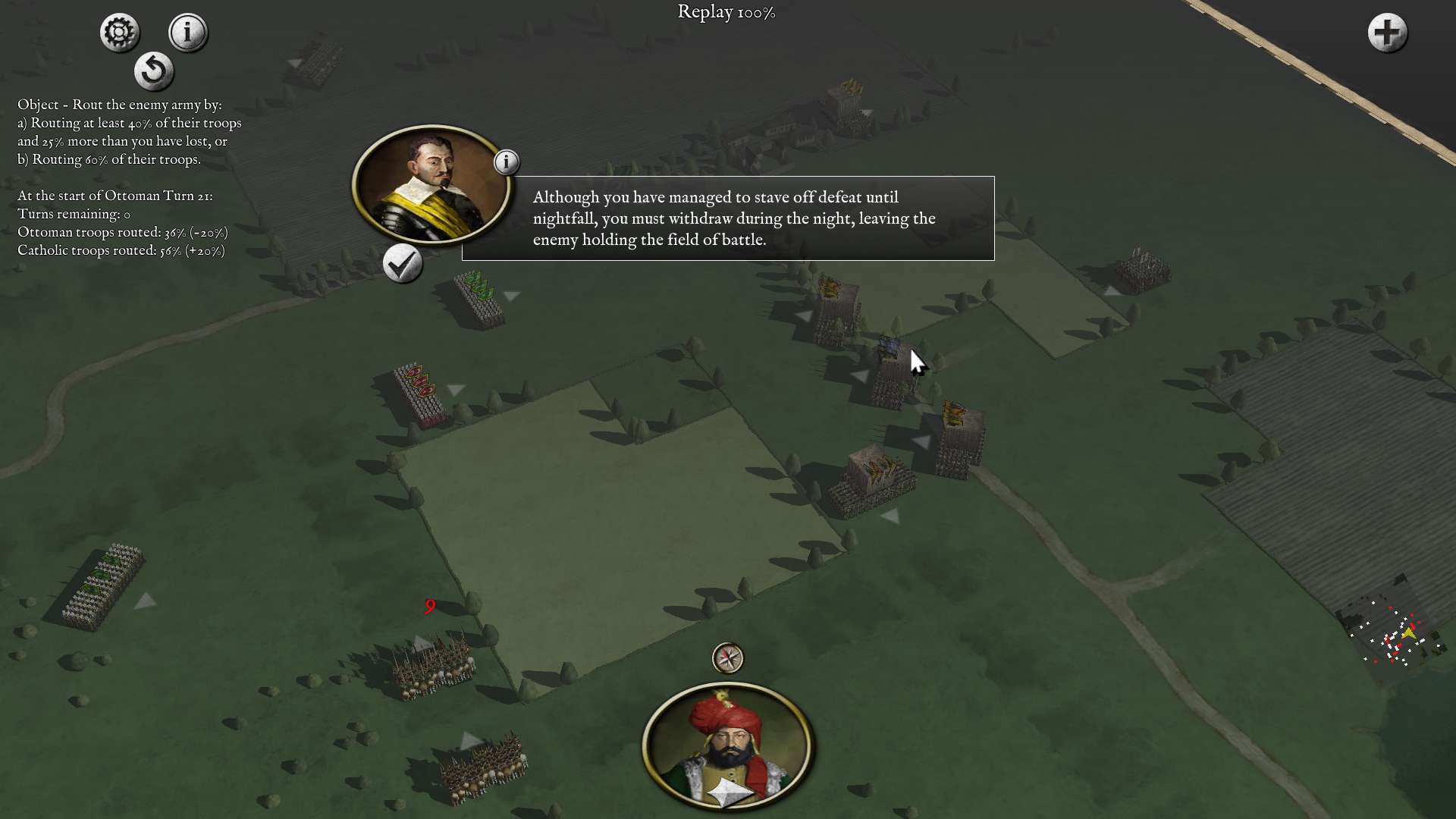This screenshot has width=1456, height=819.
Task: Open info beside the general's portrait
Action: pos(507,162)
